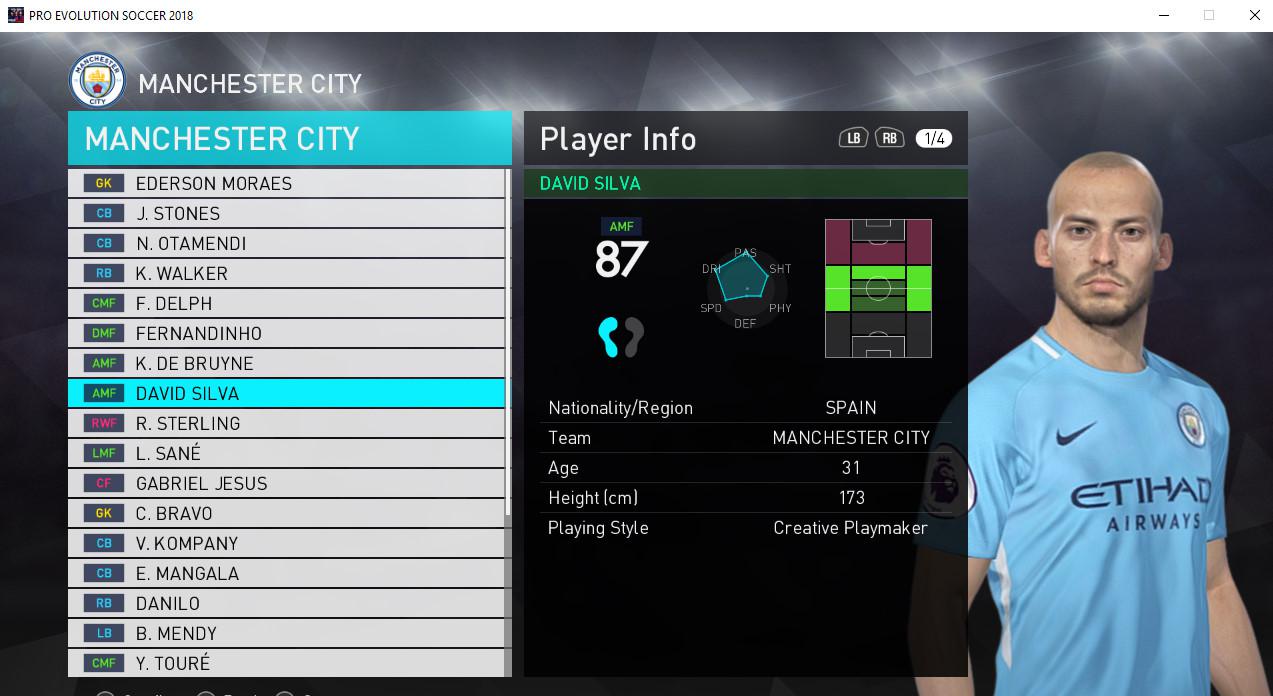Choose J. Stones from the player list
The image size is (1273, 696).
coord(287,213)
